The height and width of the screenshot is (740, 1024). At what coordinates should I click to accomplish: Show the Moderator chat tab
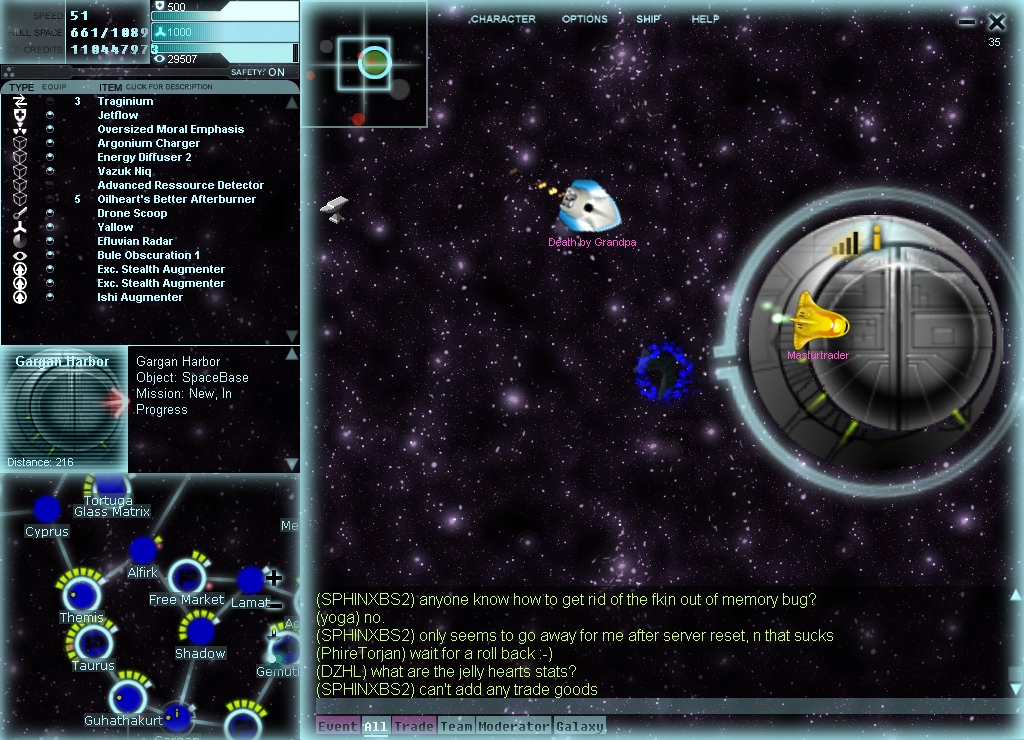point(514,726)
